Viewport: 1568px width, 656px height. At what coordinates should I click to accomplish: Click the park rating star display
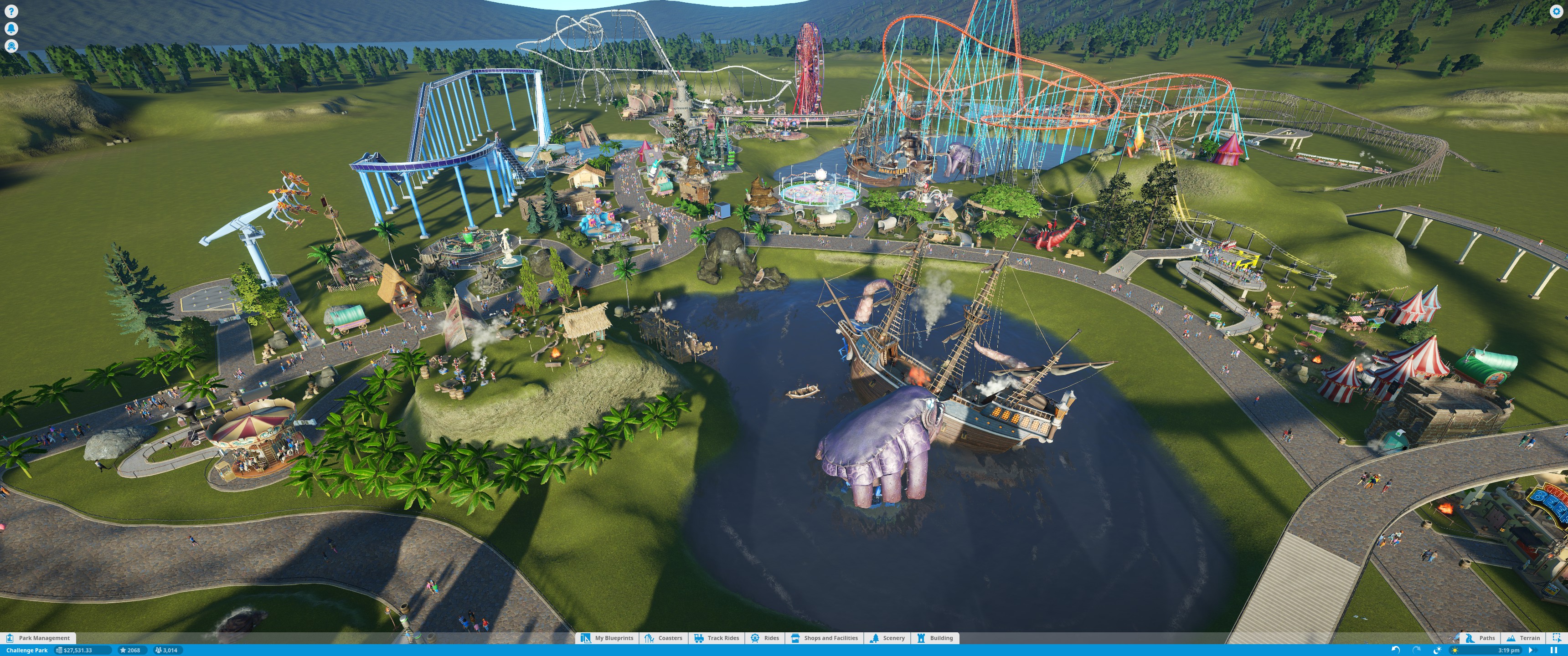(x=130, y=650)
